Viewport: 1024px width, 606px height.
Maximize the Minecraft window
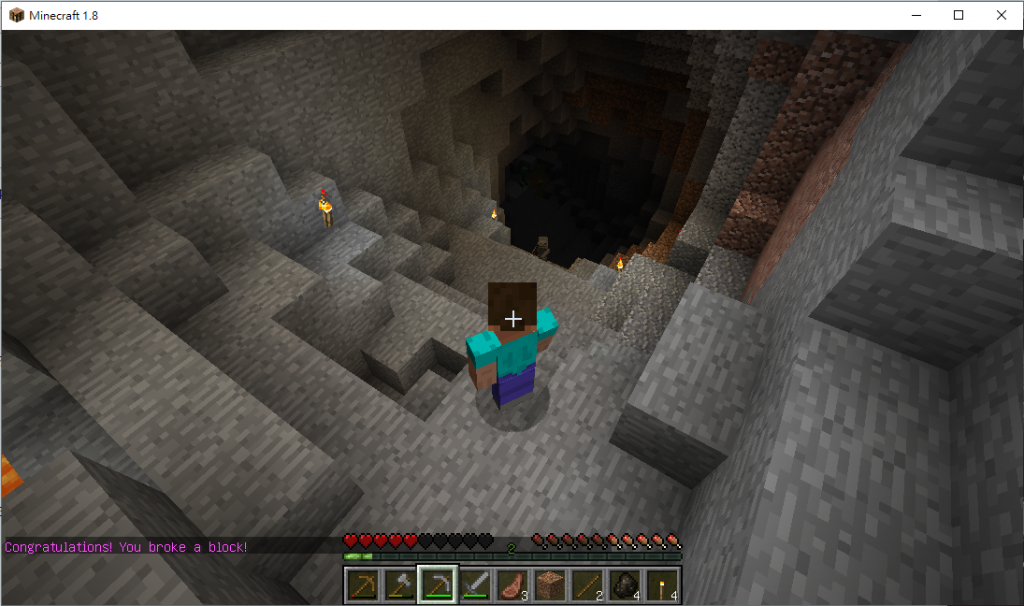coord(958,15)
